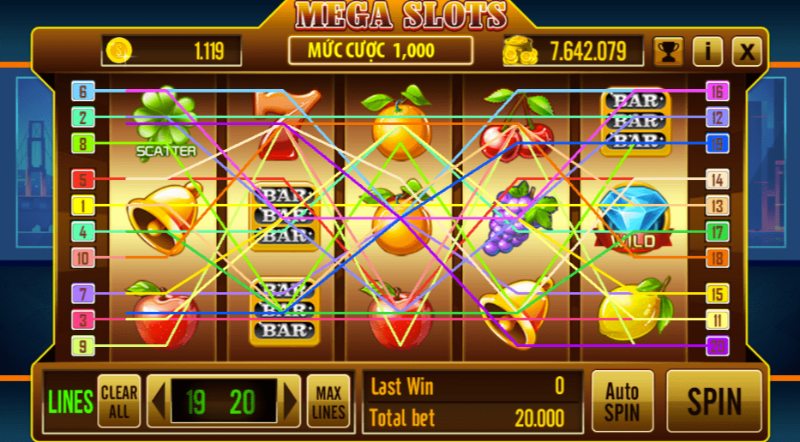Pick payline marker 11
Screen dimensions: 800x442
point(716,320)
